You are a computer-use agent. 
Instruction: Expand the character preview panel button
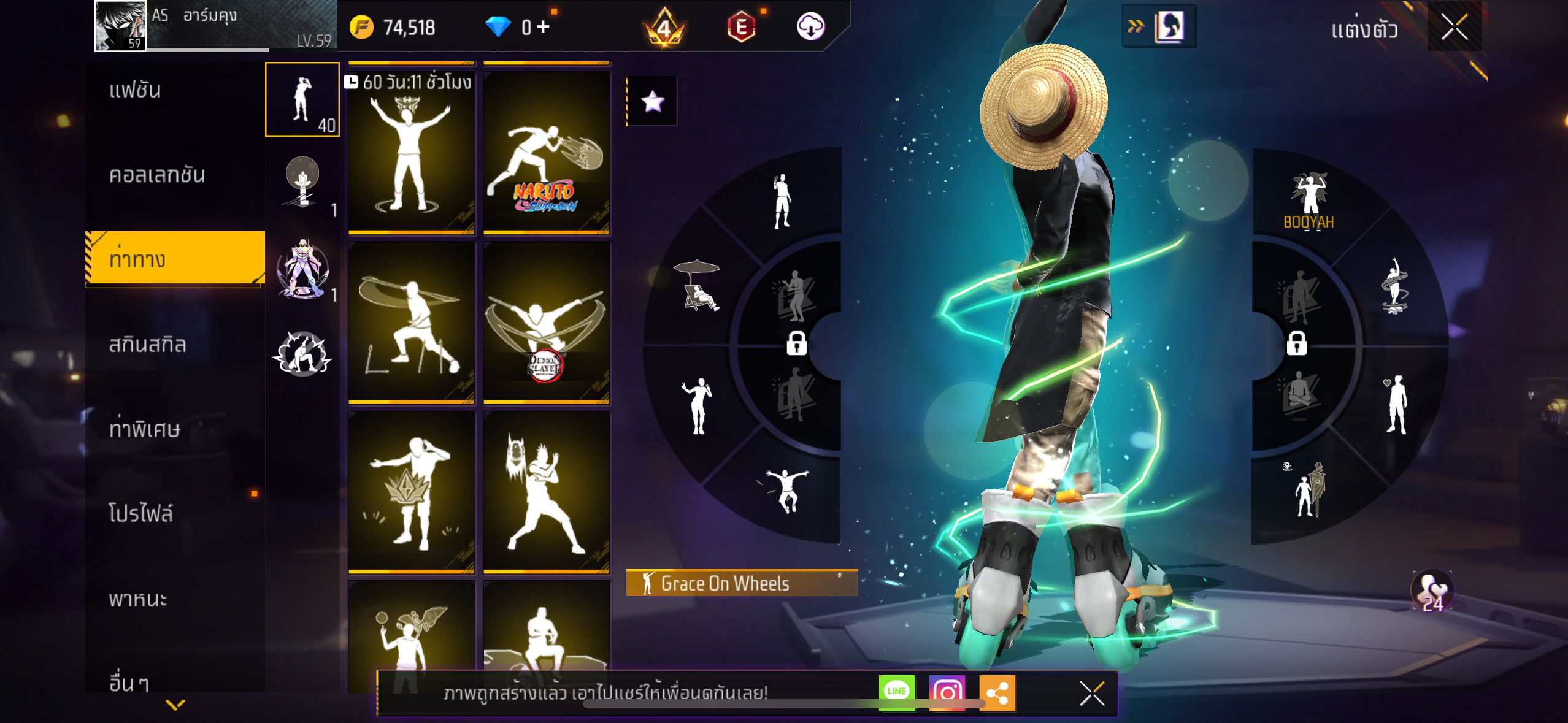(1159, 27)
